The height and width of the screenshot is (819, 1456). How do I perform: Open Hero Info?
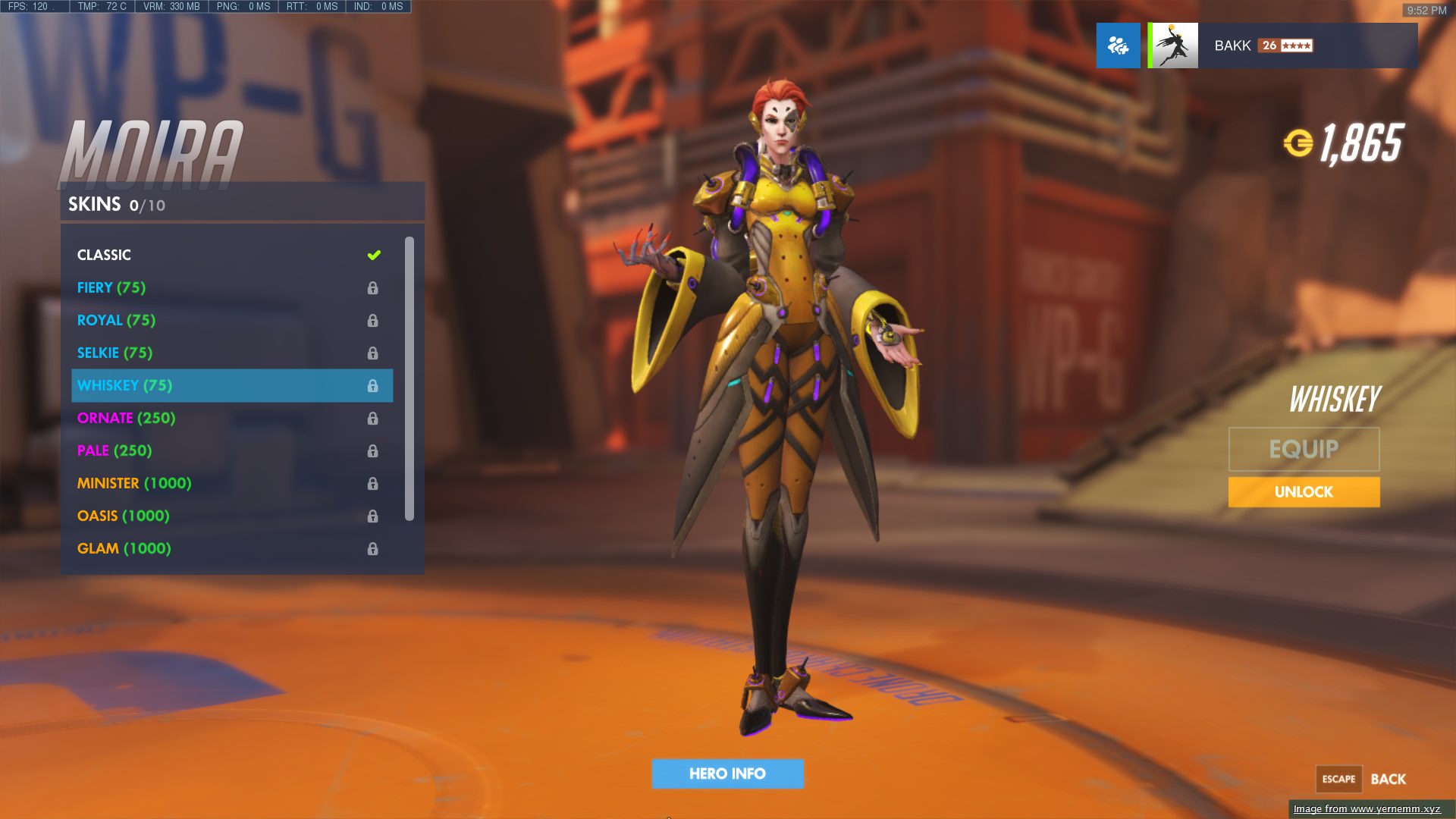[727, 773]
